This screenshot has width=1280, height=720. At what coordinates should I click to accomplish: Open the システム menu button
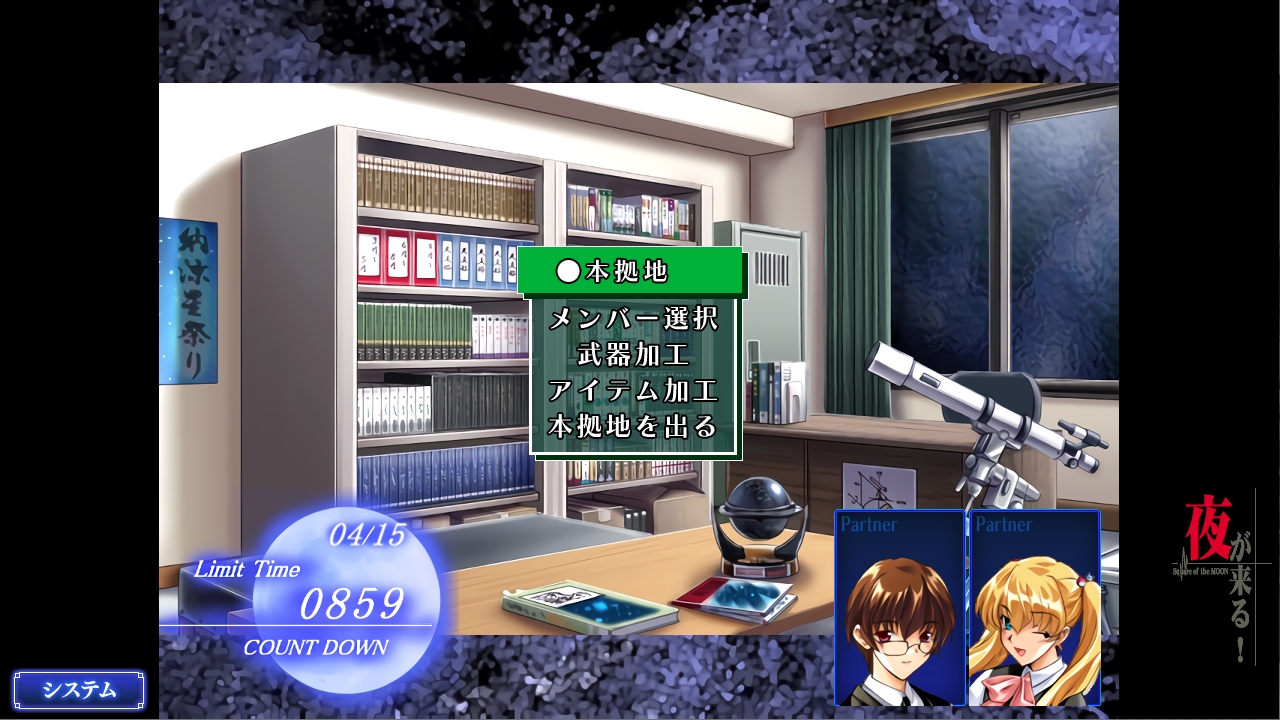coord(79,690)
